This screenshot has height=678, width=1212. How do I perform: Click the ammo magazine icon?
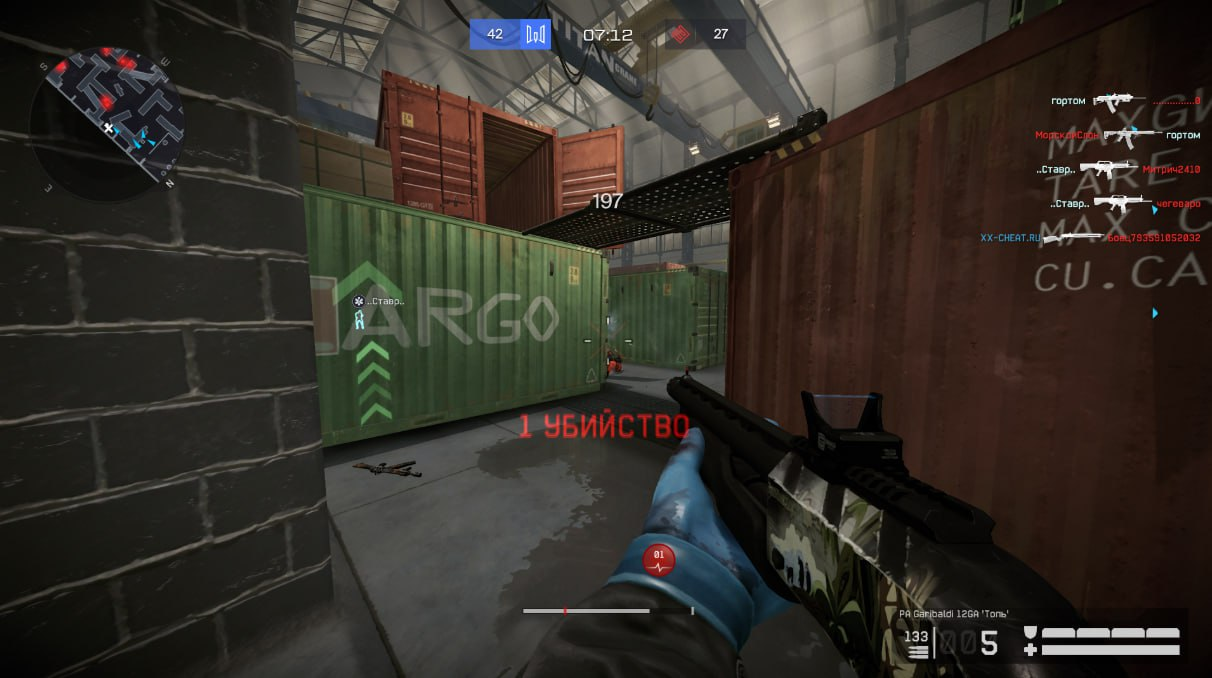coord(916,645)
